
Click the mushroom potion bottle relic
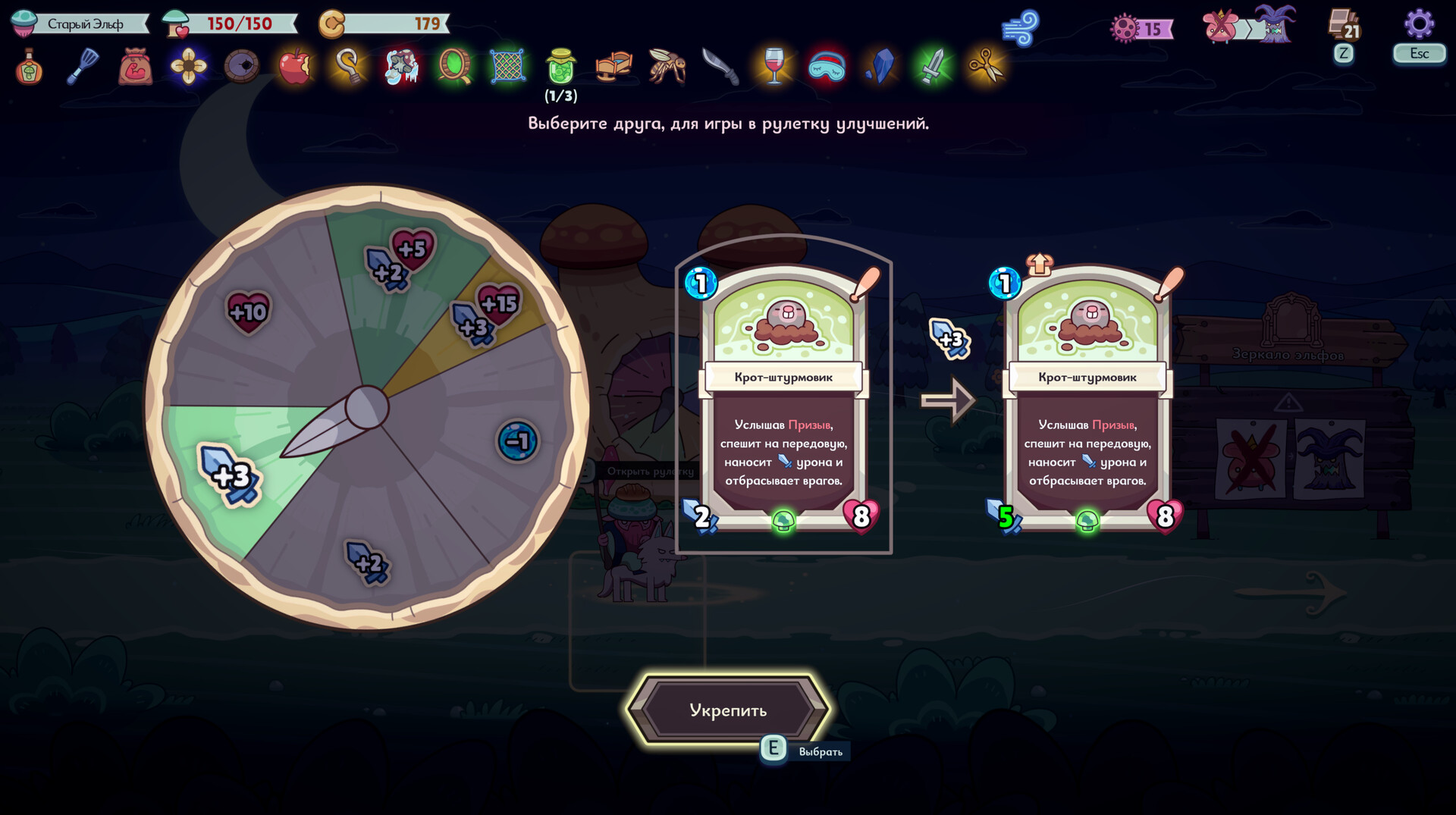pyautogui.click(x=29, y=67)
